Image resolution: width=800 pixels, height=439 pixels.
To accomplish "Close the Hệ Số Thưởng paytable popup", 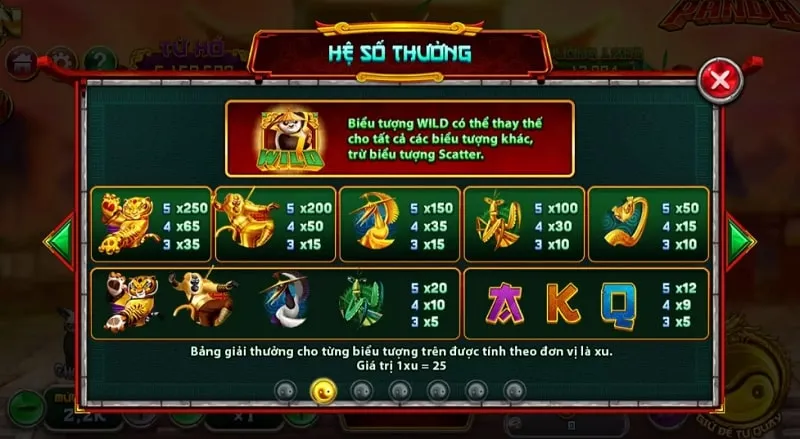I will pos(719,79).
